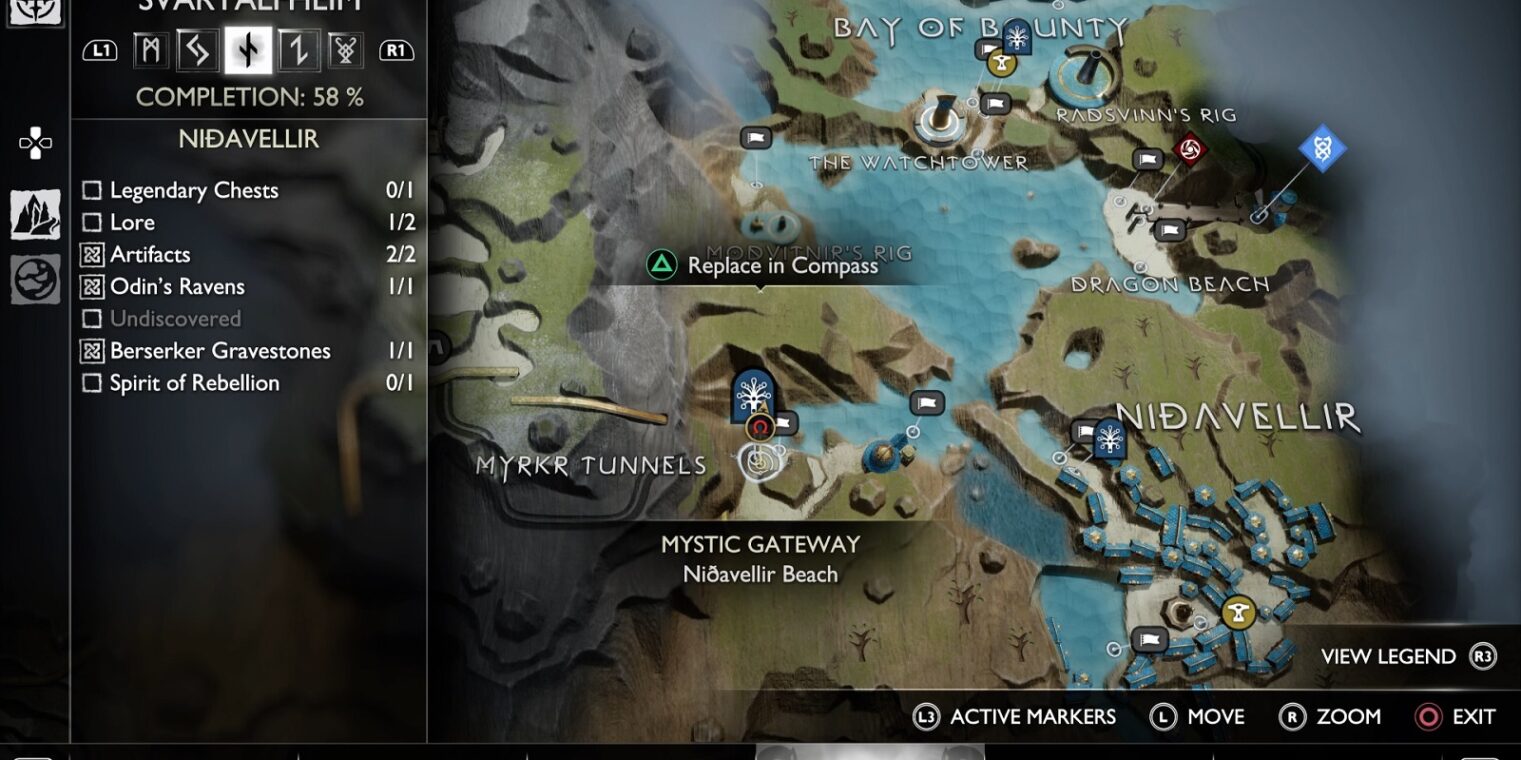Select the Berserker Gravestones entry

pyautogui.click(x=248, y=350)
